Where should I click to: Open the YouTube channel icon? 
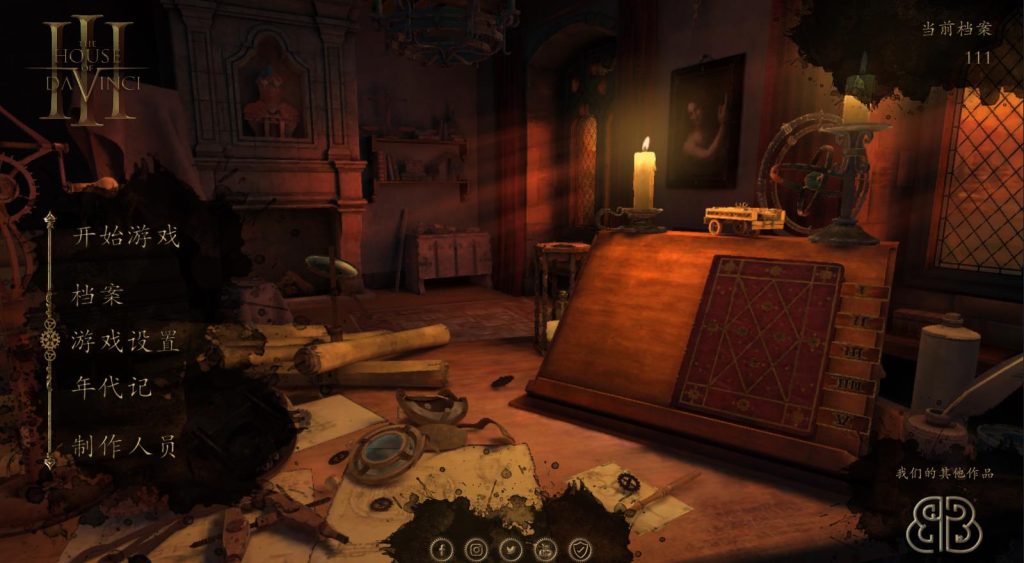click(x=545, y=549)
